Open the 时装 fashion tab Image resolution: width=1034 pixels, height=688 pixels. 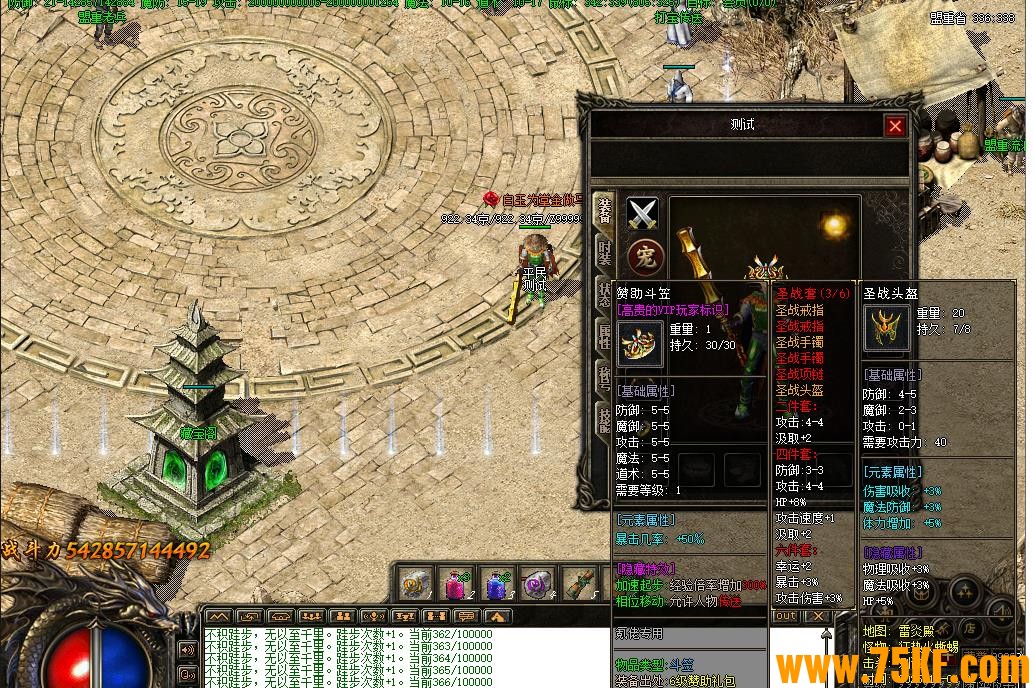point(604,251)
